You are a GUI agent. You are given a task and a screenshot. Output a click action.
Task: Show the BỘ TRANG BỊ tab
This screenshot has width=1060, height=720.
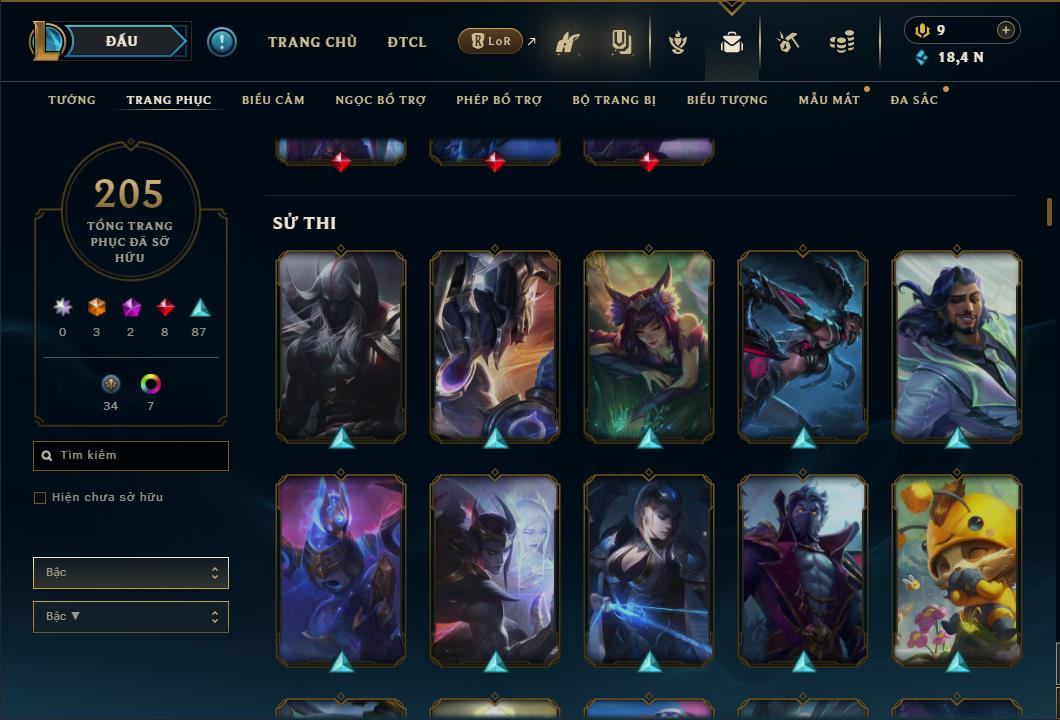click(x=614, y=100)
